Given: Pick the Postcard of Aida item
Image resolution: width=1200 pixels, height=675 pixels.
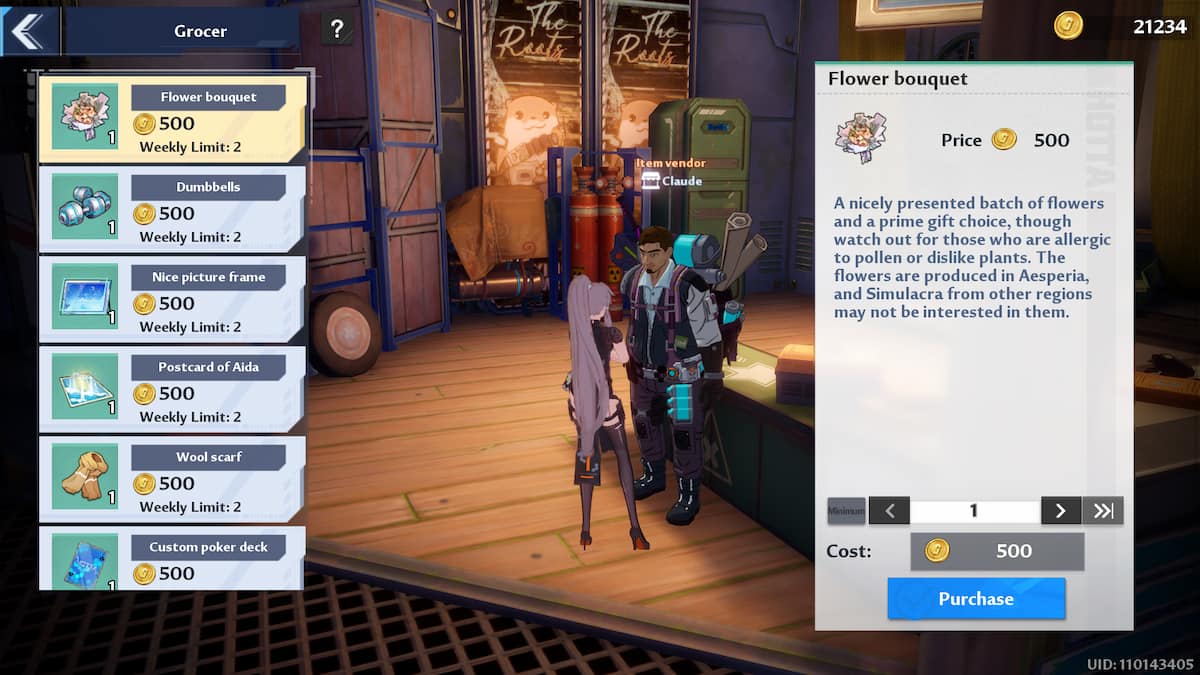Looking at the screenshot, I should pyautogui.click(x=172, y=389).
